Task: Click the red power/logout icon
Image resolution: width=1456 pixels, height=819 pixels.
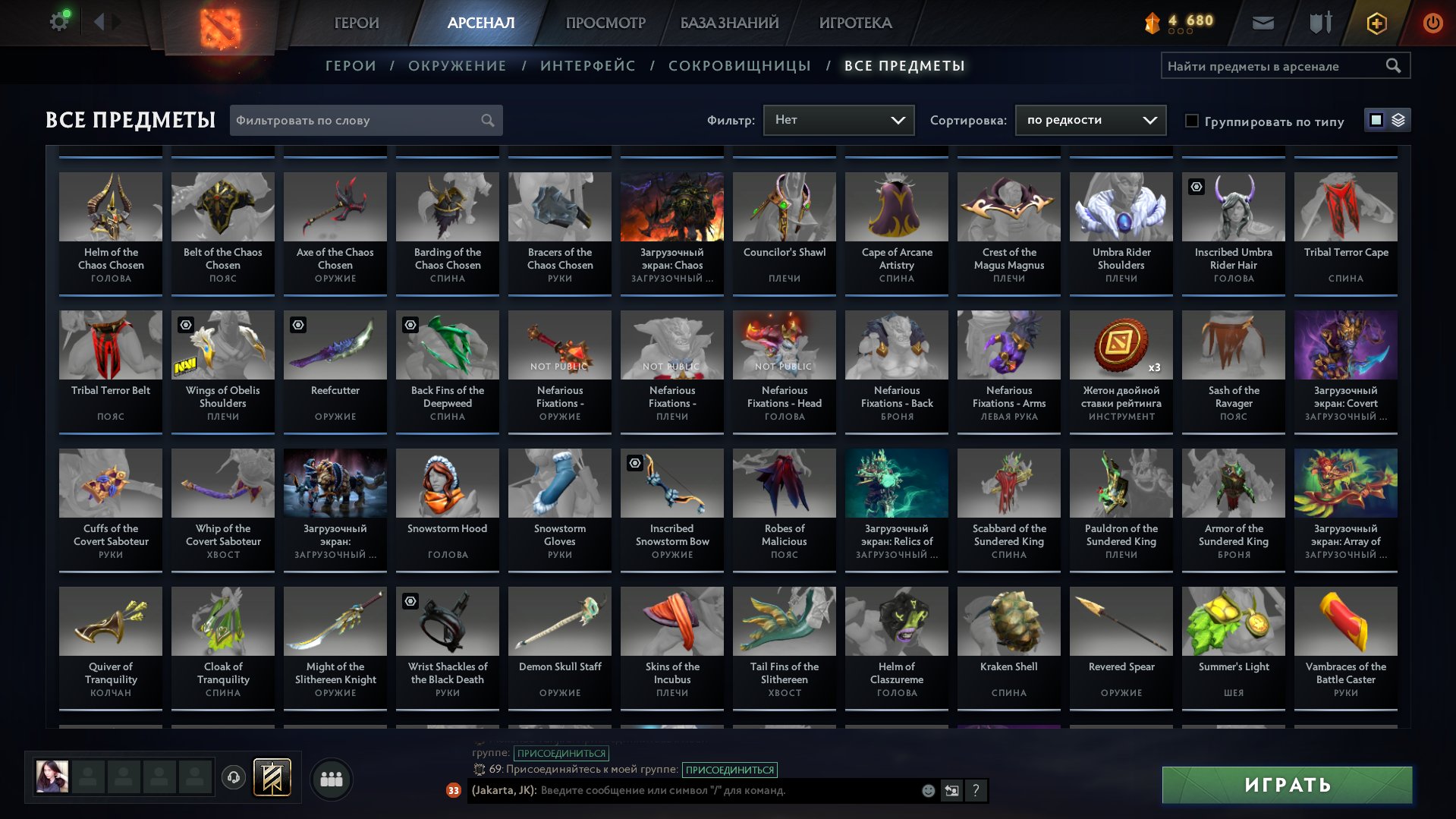Action: (x=1432, y=24)
